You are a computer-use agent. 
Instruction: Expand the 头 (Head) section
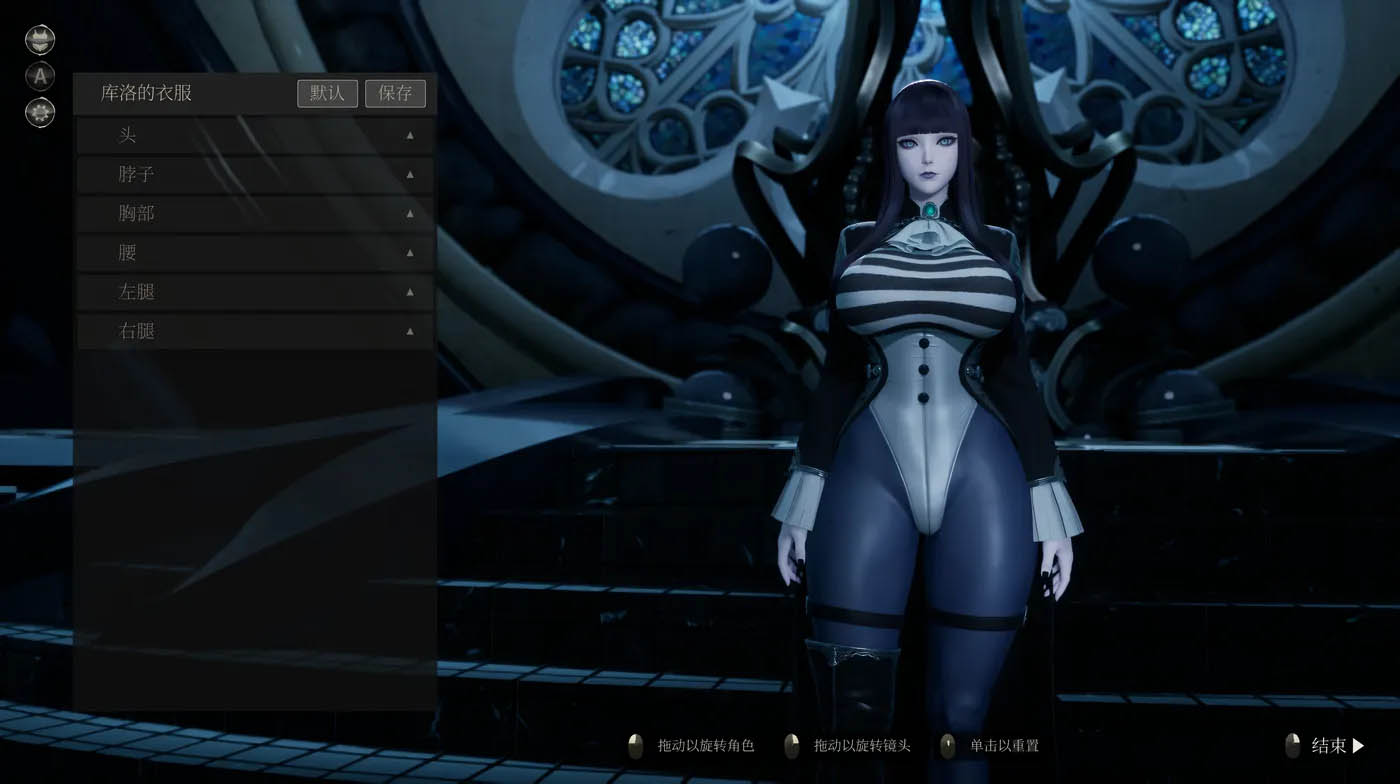click(x=408, y=135)
